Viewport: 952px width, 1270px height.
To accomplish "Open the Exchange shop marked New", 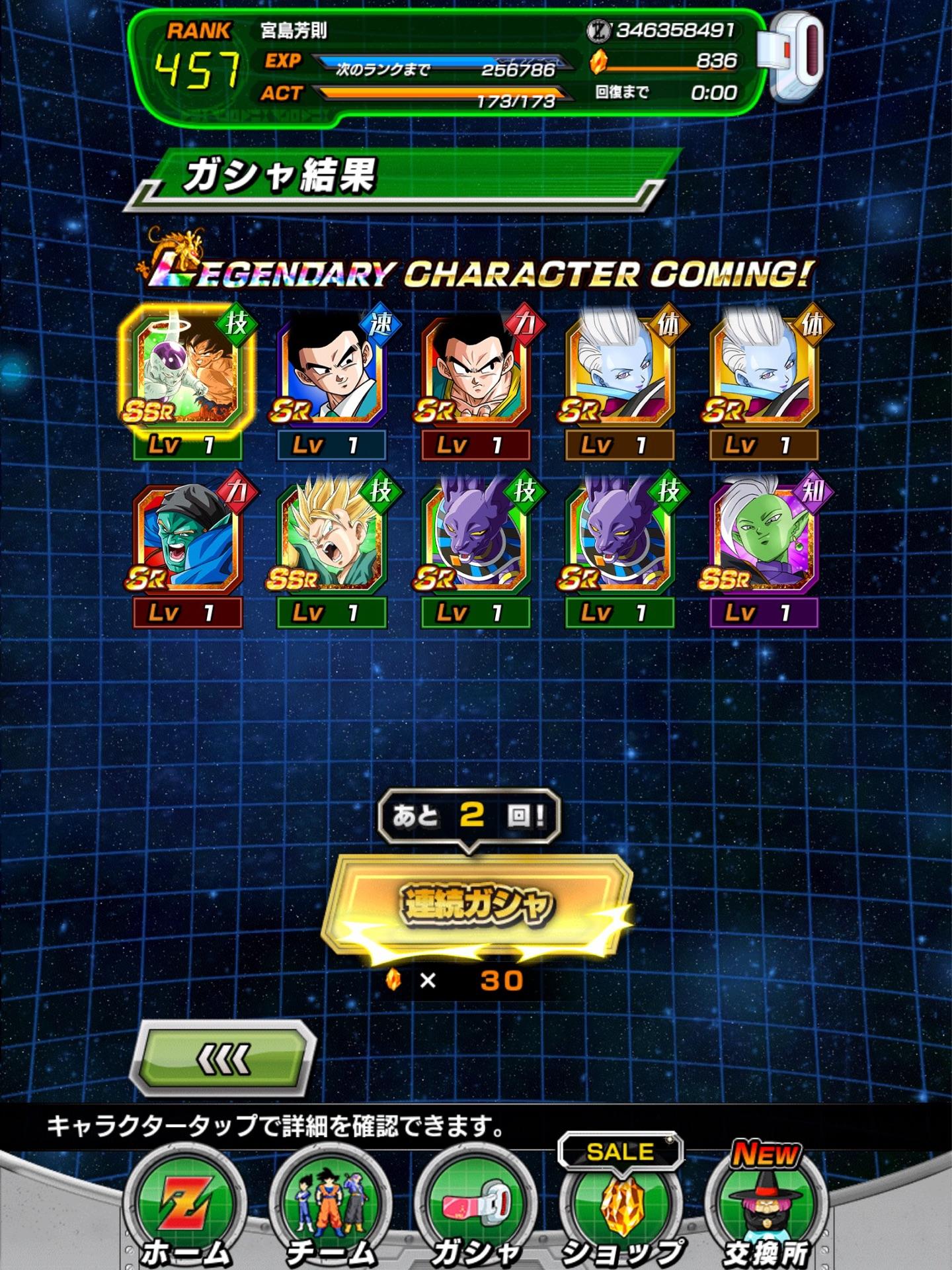I will coord(767,1209).
